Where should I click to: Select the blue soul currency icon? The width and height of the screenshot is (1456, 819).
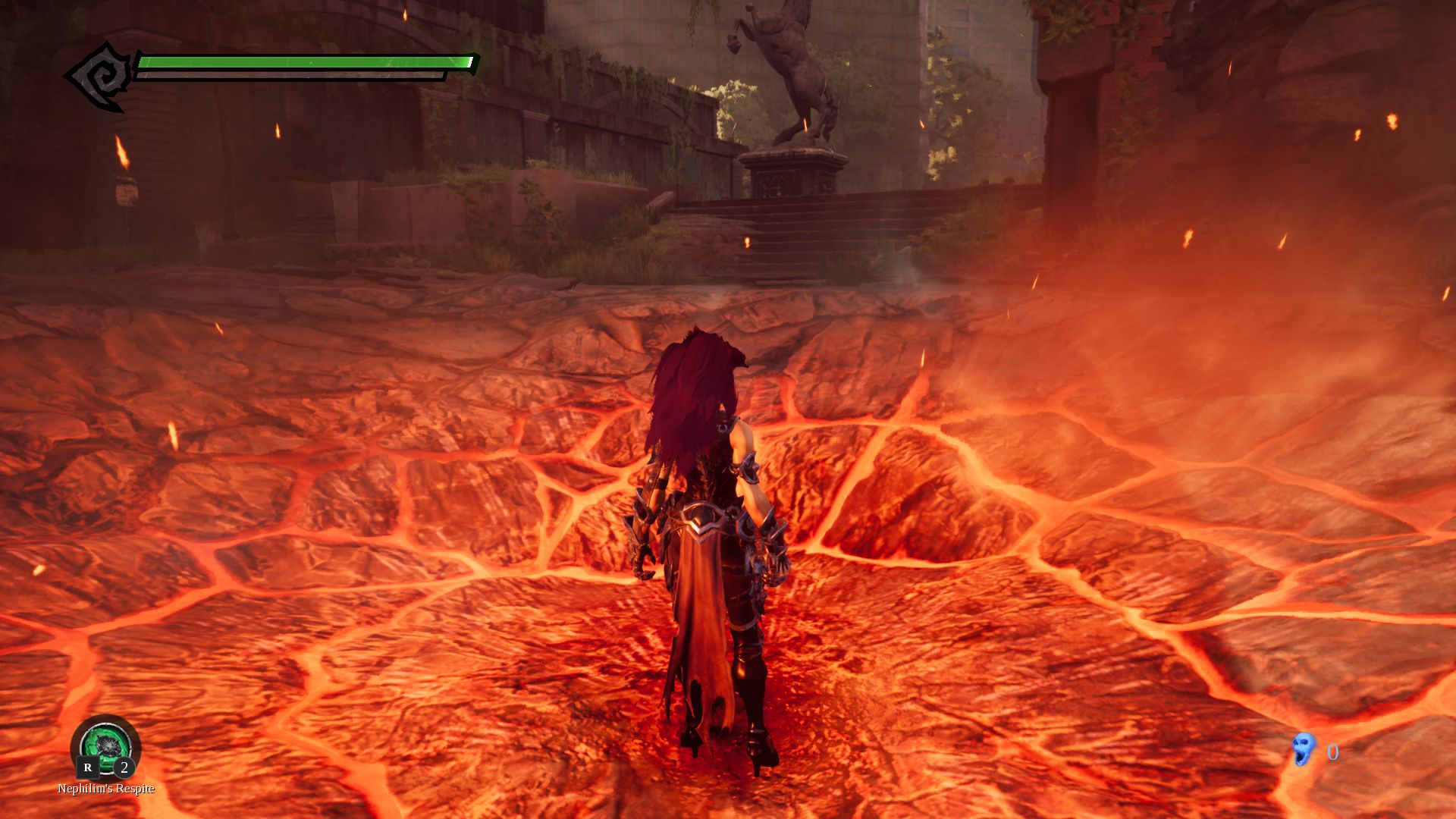(1304, 750)
